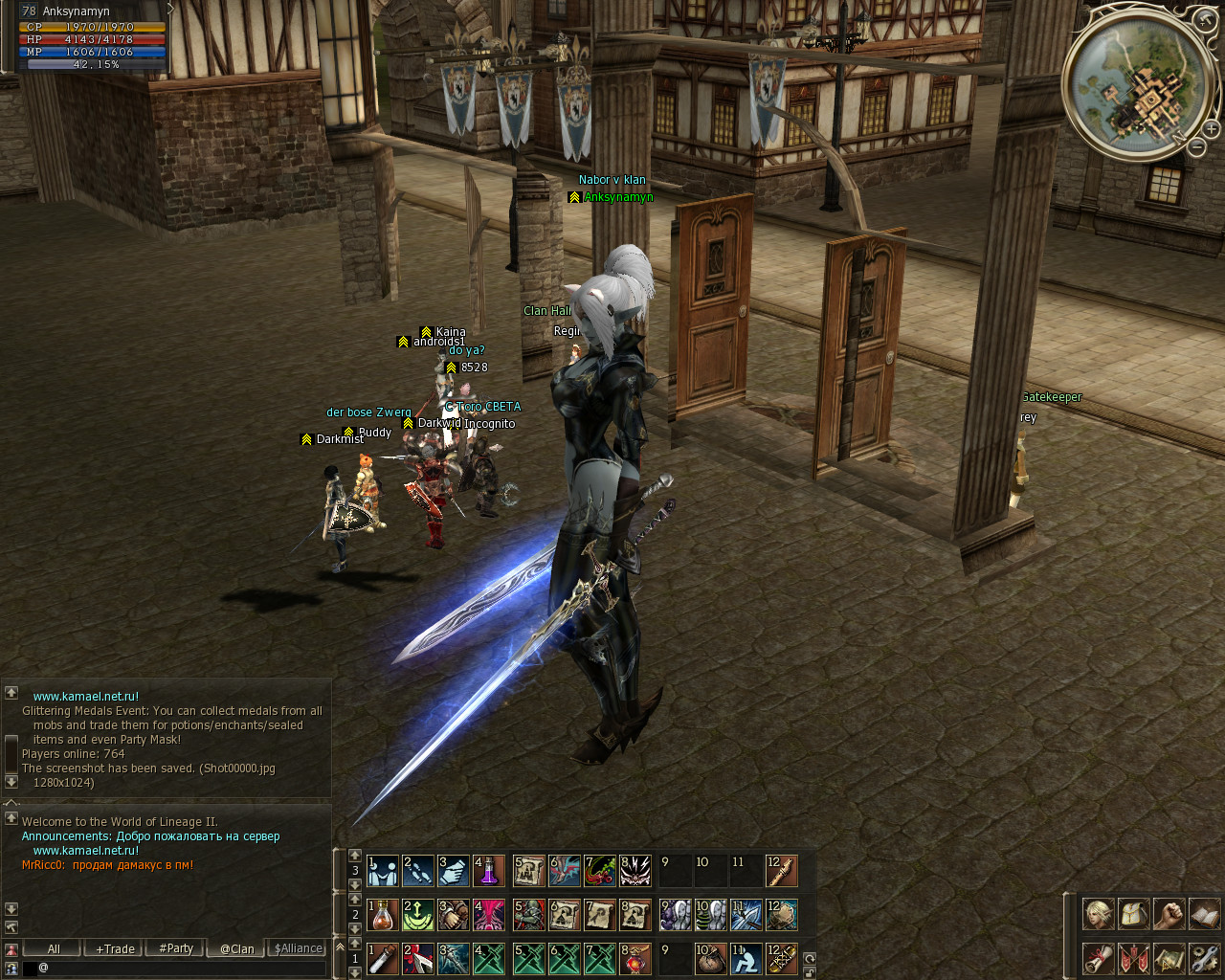Viewport: 1225px width, 980px height.
Task: Select the #Party chat tab
Action: (x=176, y=948)
